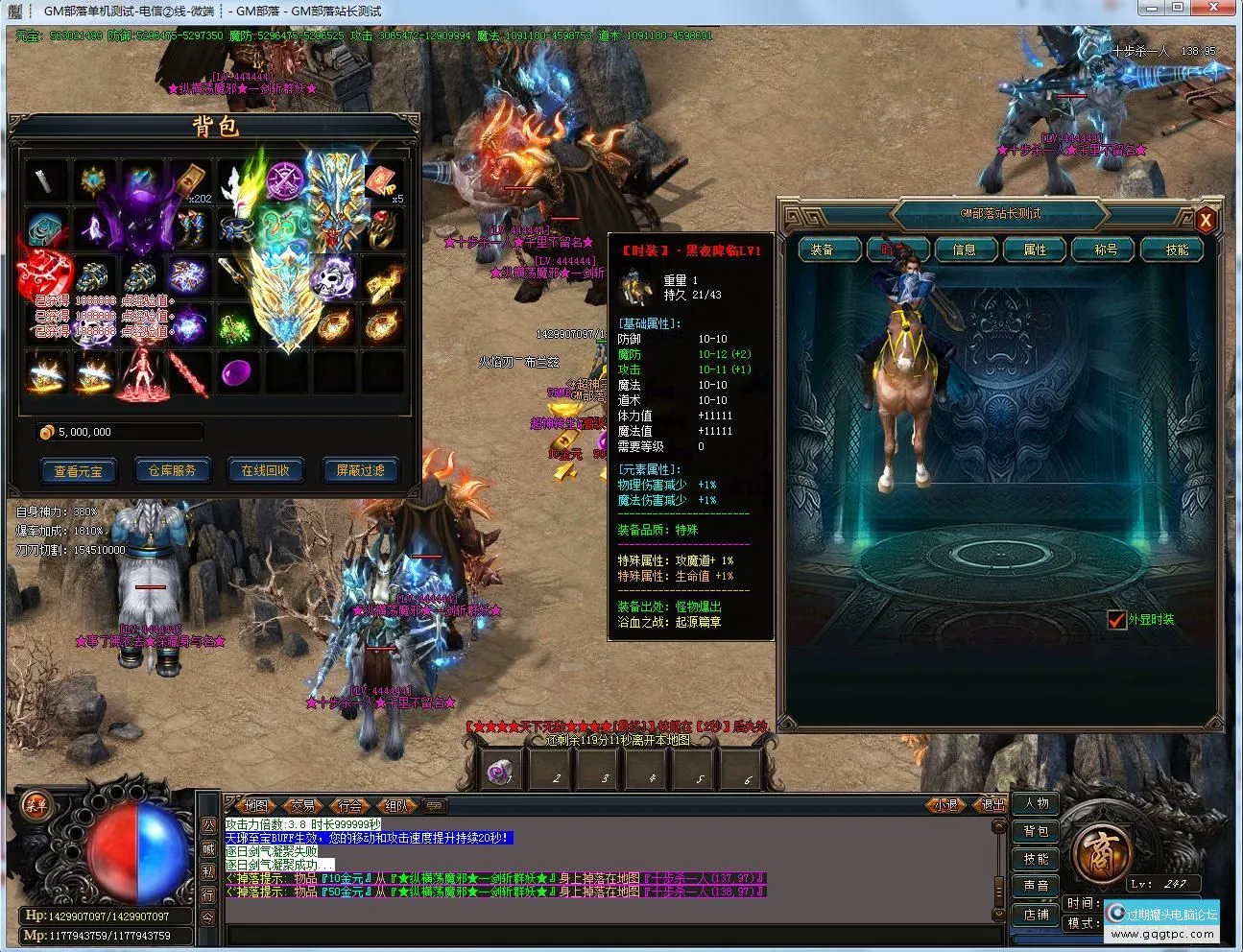
Task: Open the 人物 character menu button
Action: pyautogui.click(x=1037, y=804)
